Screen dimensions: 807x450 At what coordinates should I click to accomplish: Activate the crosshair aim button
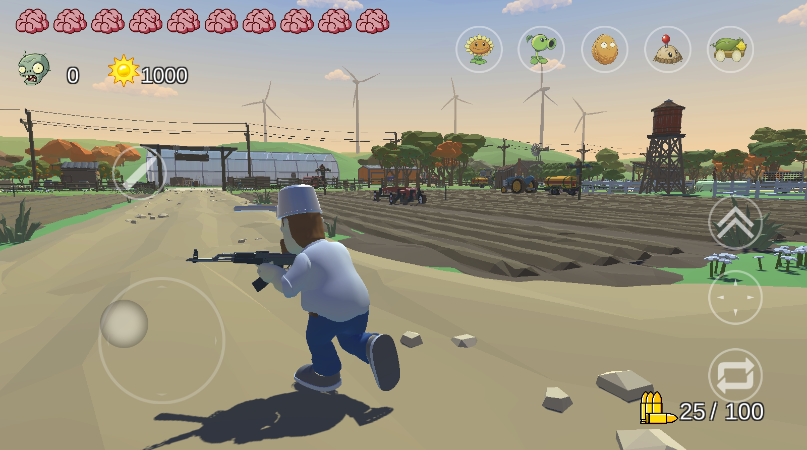735,297
